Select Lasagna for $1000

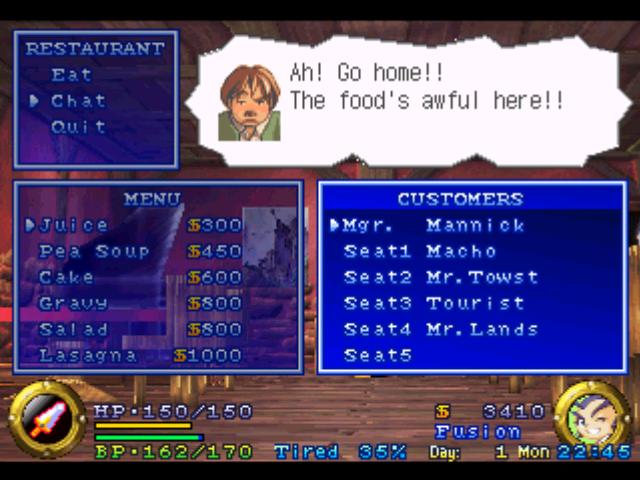[x=88, y=355]
